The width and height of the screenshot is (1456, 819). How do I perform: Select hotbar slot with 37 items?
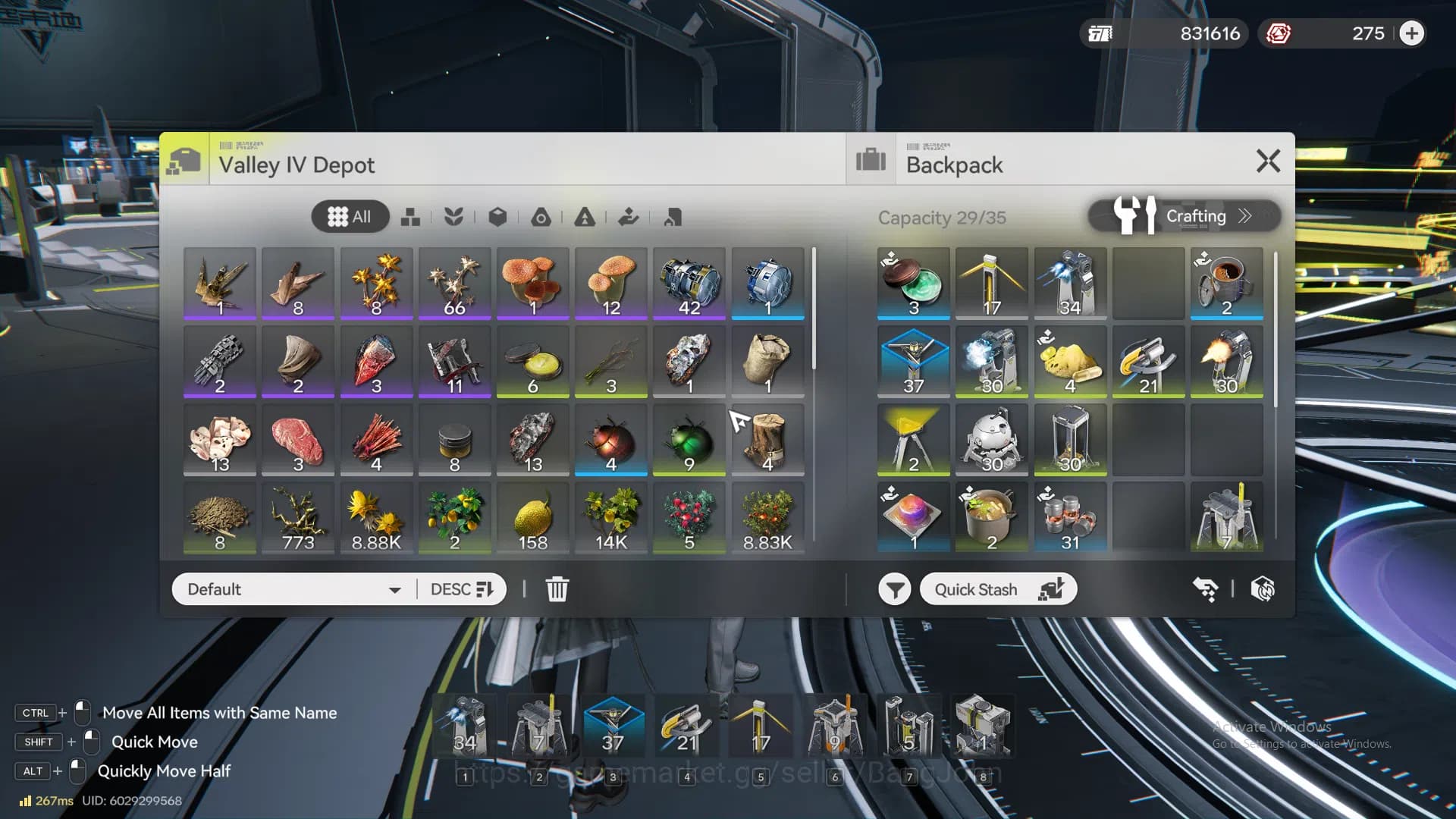pyautogui.click(x=613, y=726)
